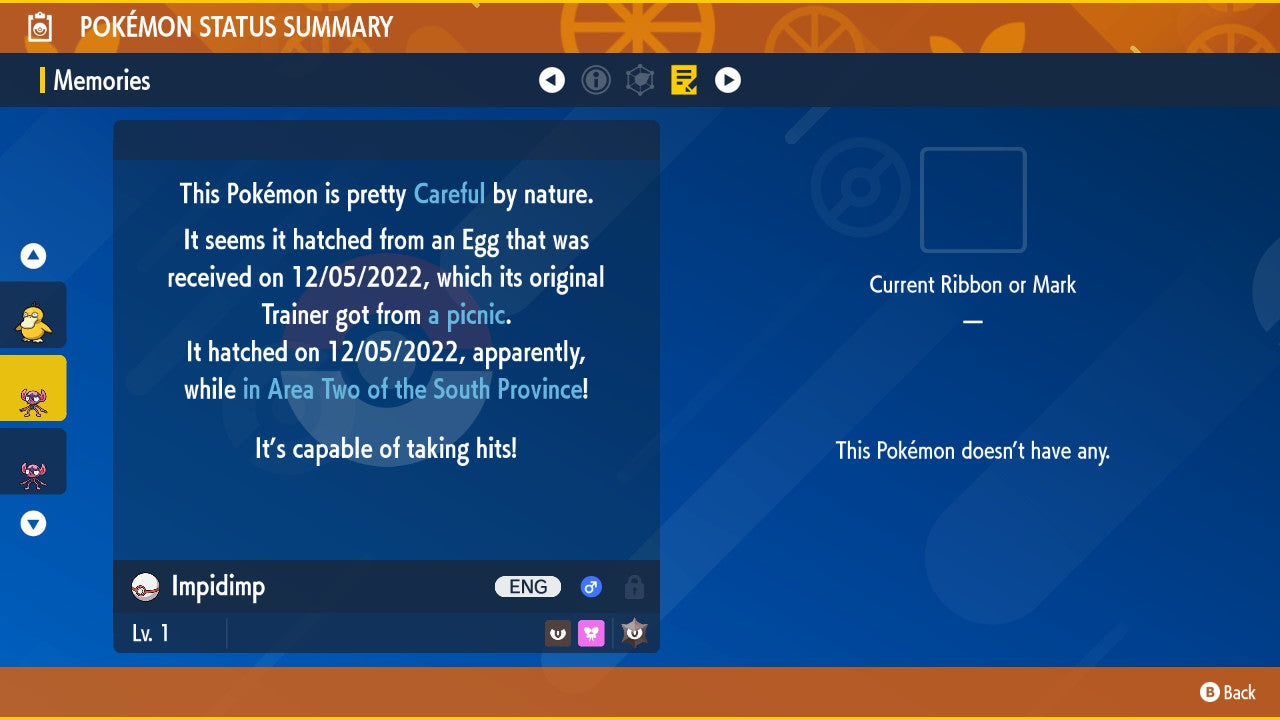The width and height of the screenshot is (1280, 720).
Task: Click the highlighted yellow Memories notes icon
Action: tap(684, 80)
